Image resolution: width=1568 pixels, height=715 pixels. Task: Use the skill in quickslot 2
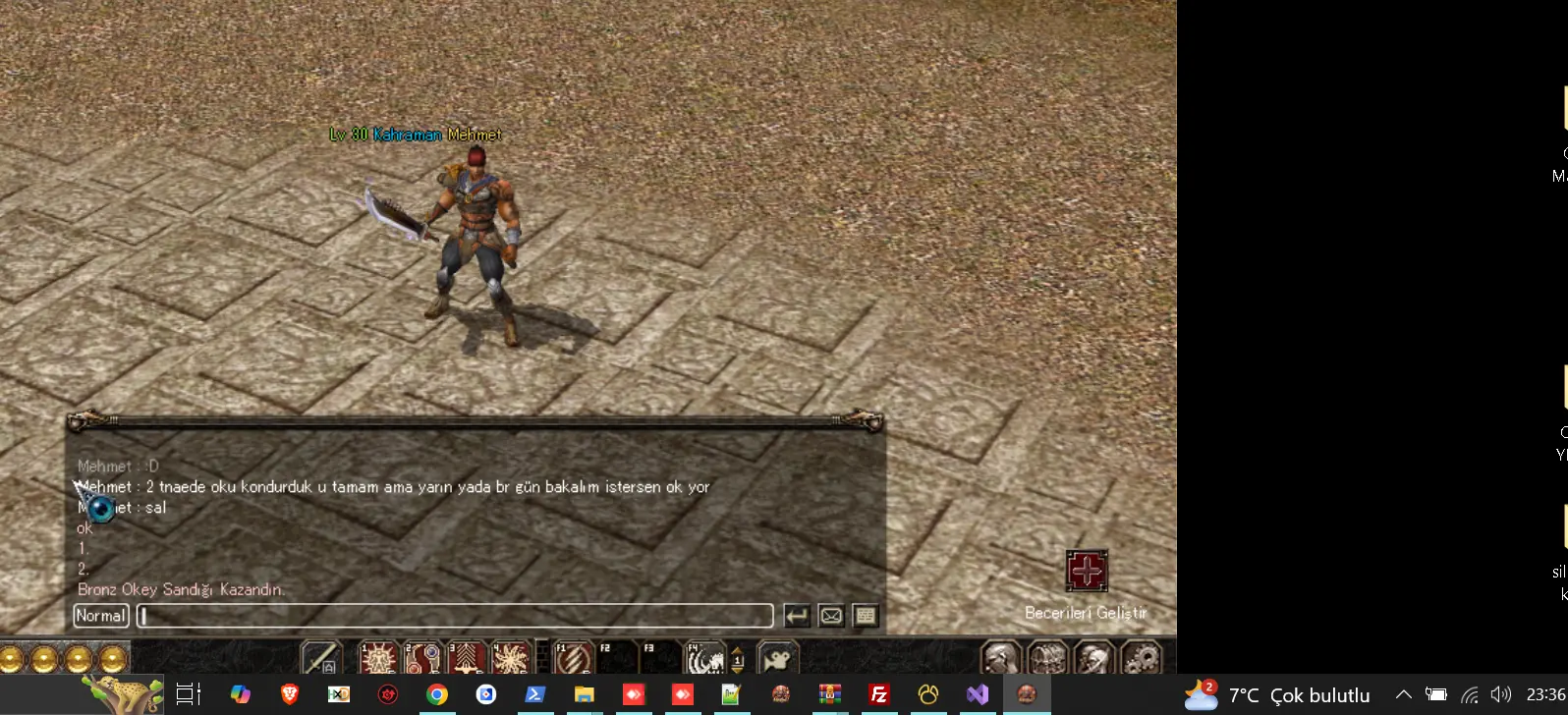click(x=422, y=658)
